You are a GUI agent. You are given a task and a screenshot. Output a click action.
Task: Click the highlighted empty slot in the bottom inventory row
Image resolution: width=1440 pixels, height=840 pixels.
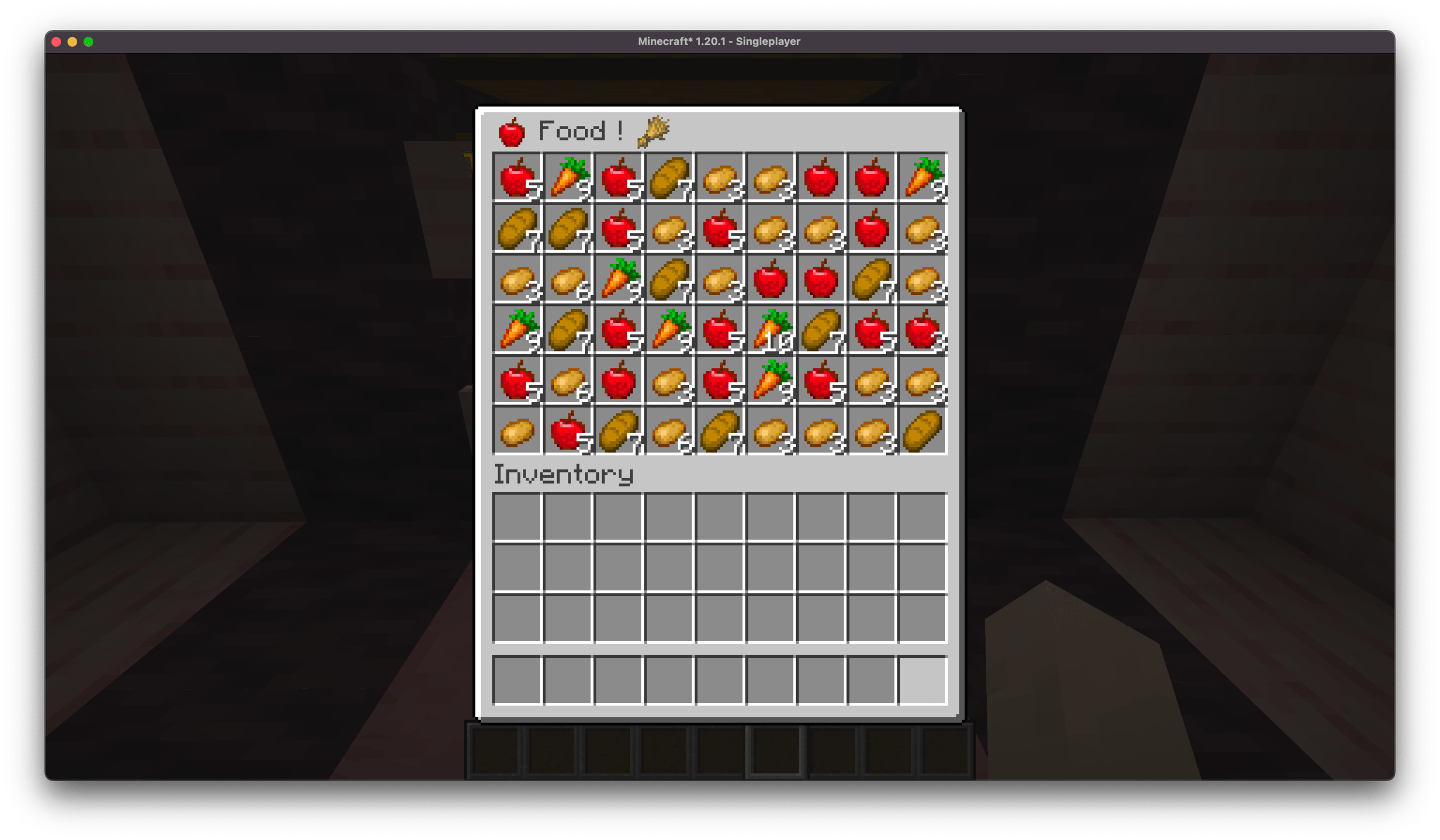pyautogui.click(x=923, y=680)
